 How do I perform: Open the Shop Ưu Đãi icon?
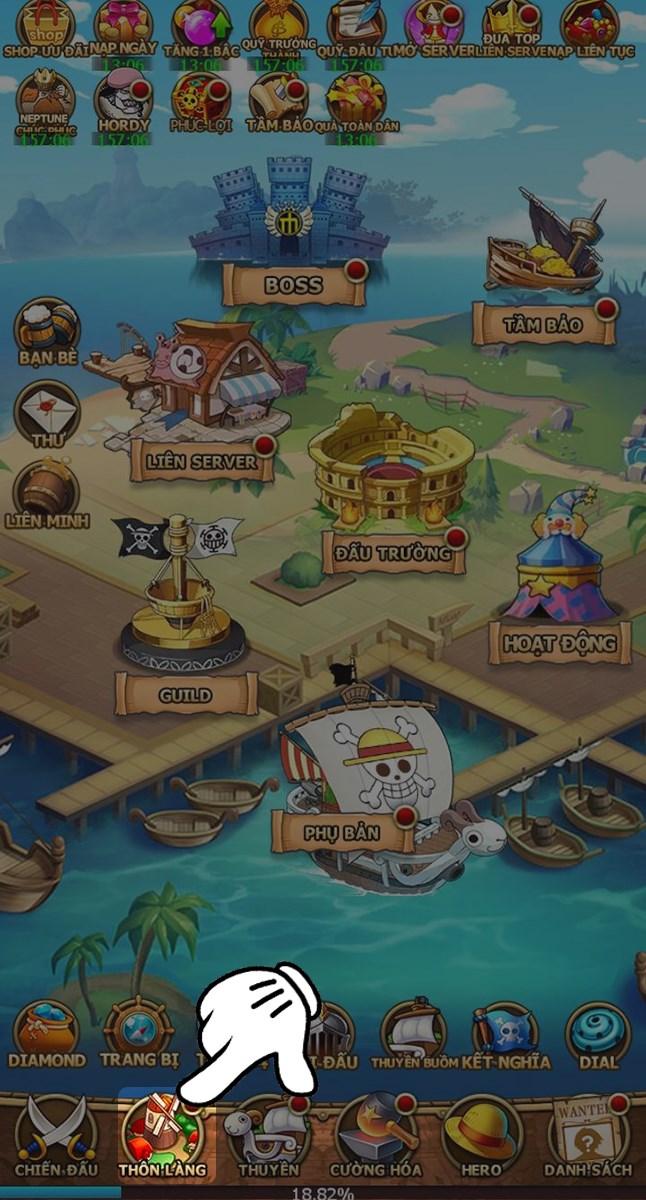(46, 27)
